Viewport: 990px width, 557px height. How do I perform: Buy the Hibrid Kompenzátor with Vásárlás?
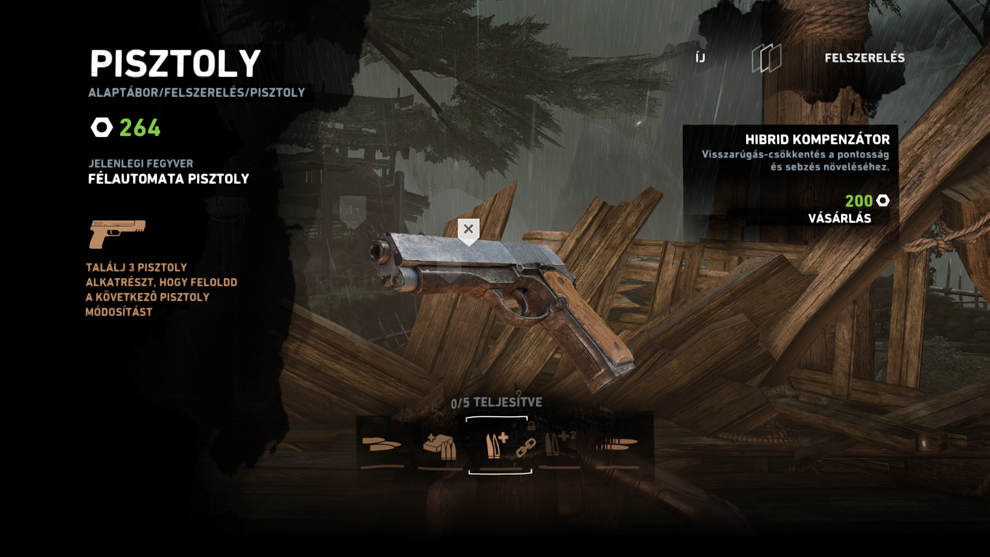839,218
